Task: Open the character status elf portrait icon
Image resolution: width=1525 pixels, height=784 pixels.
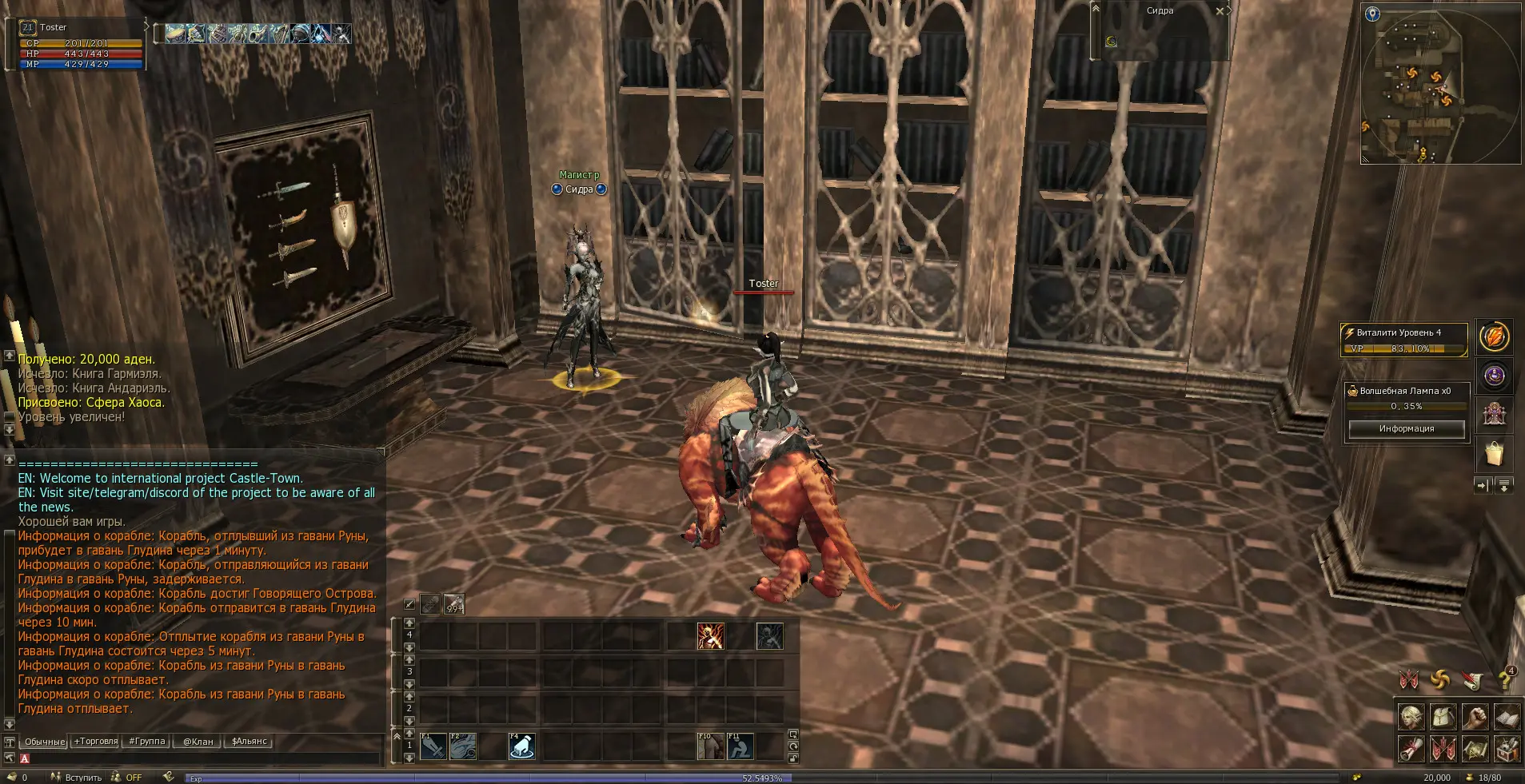Action: tap(1411, 717)
